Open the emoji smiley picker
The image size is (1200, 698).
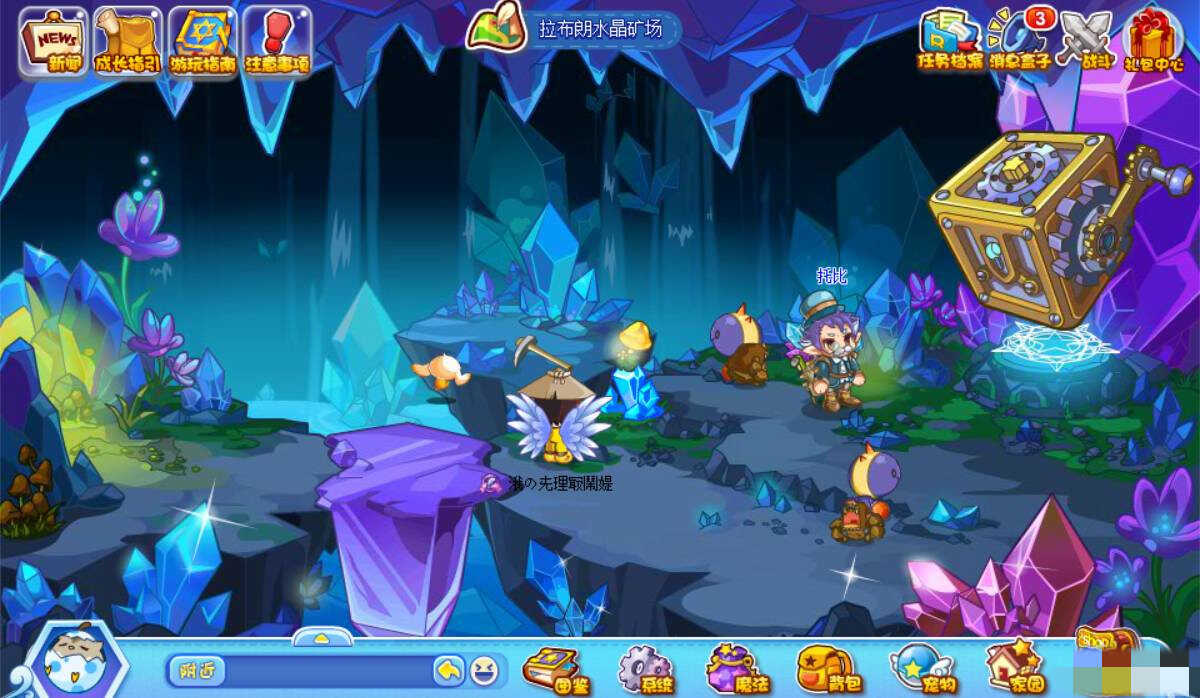click(x=483, y=669)
